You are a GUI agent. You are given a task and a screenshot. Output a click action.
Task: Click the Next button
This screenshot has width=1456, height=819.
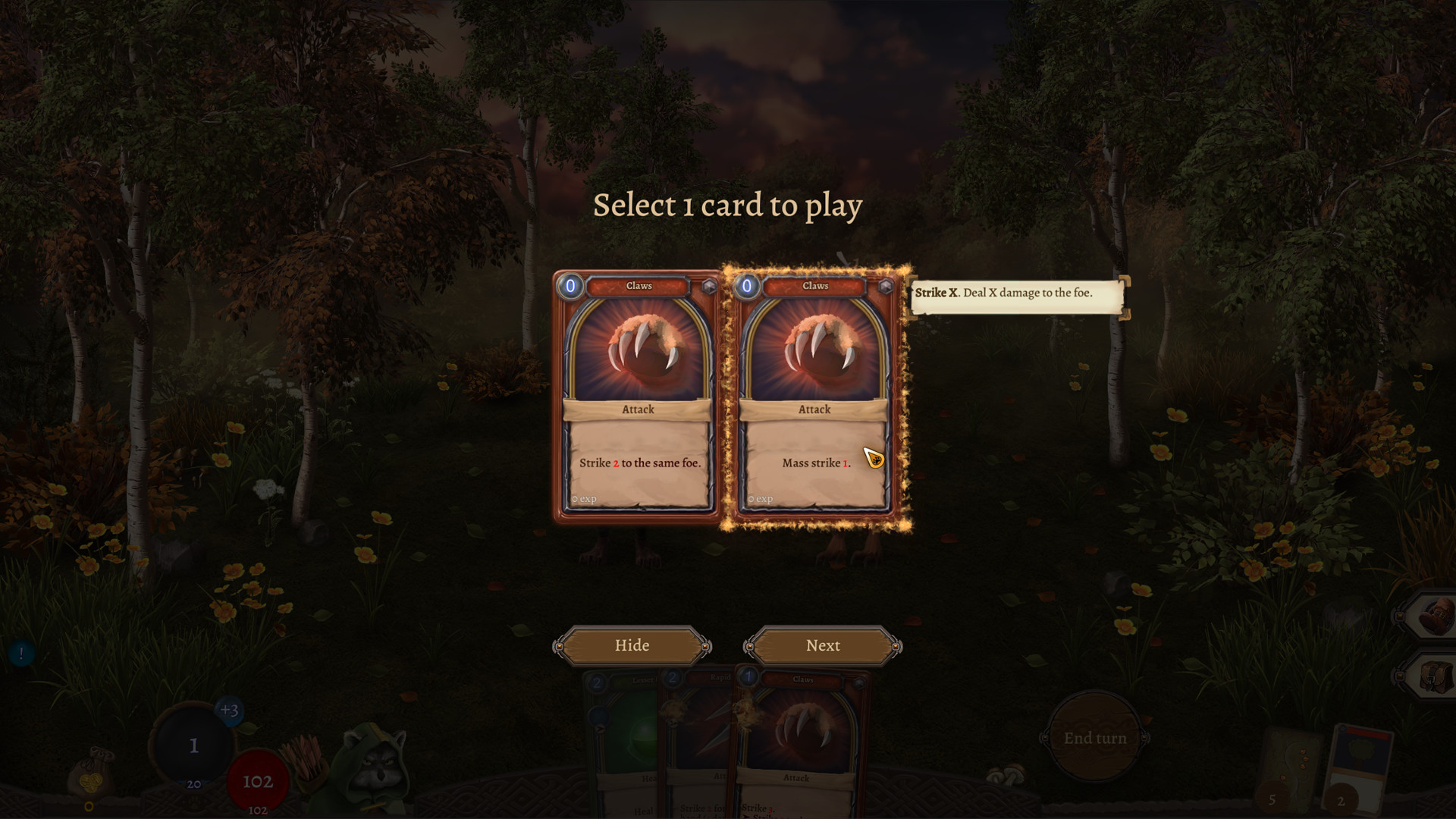[823, 645]
